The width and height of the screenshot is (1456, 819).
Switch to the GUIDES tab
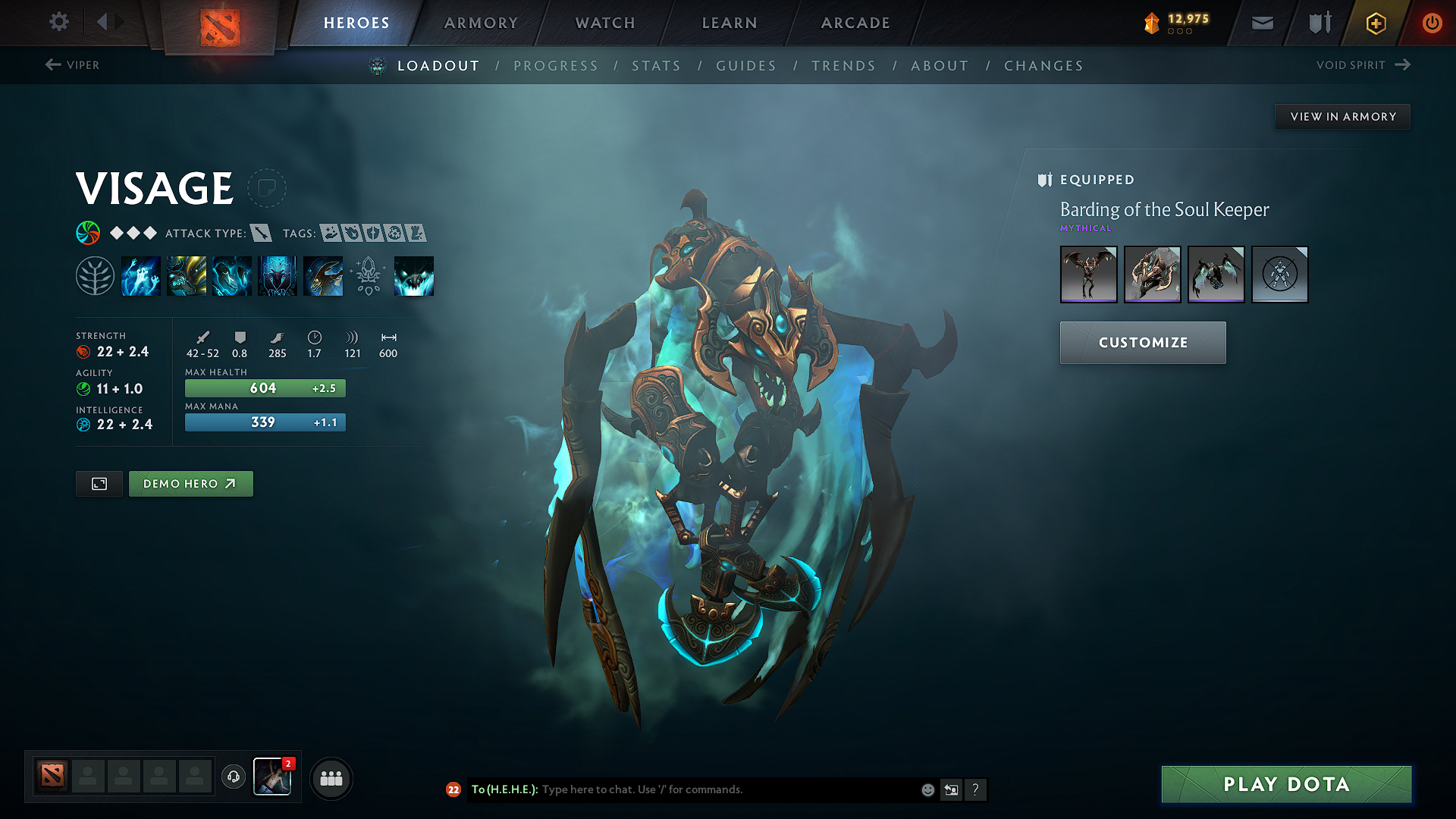[x=745, y=65]
